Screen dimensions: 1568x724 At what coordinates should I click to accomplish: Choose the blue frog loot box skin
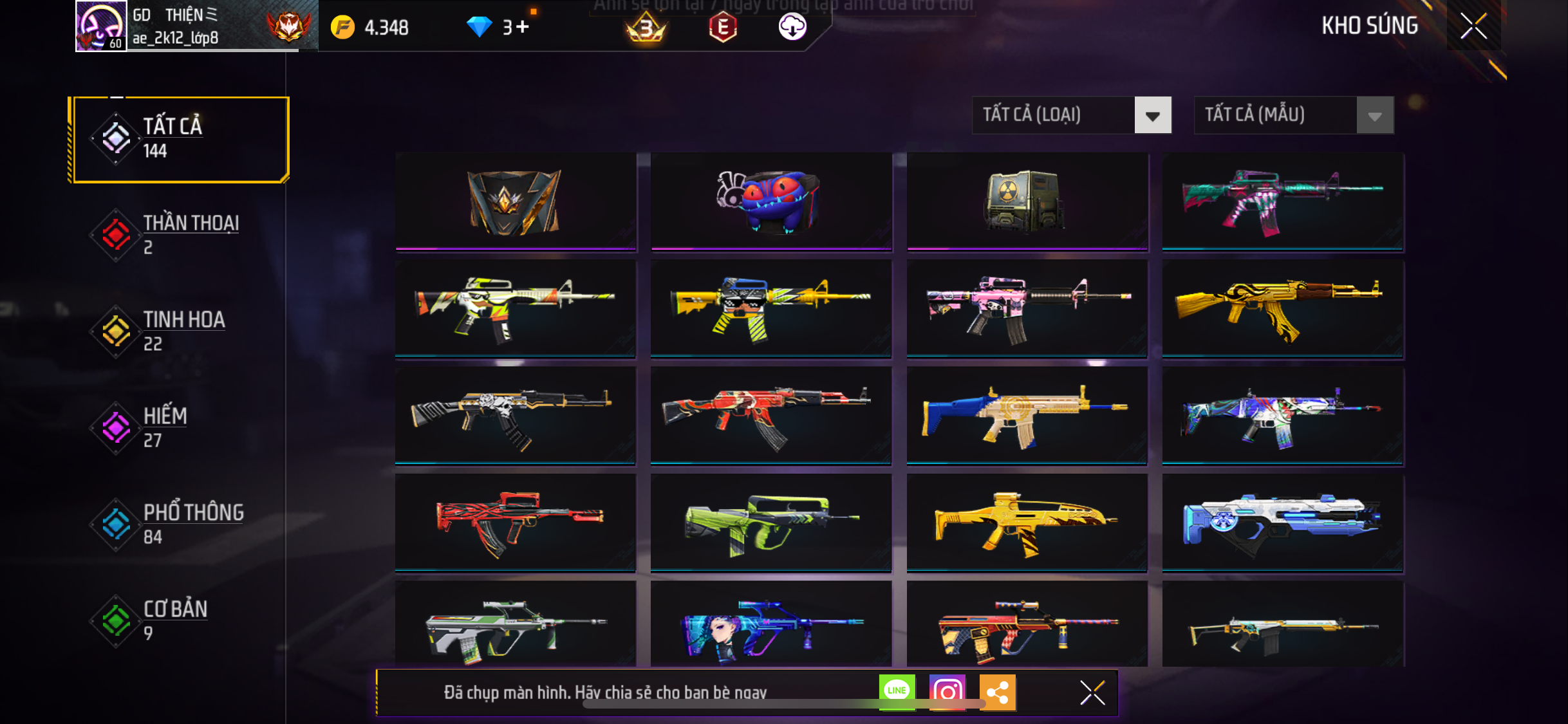770,201
